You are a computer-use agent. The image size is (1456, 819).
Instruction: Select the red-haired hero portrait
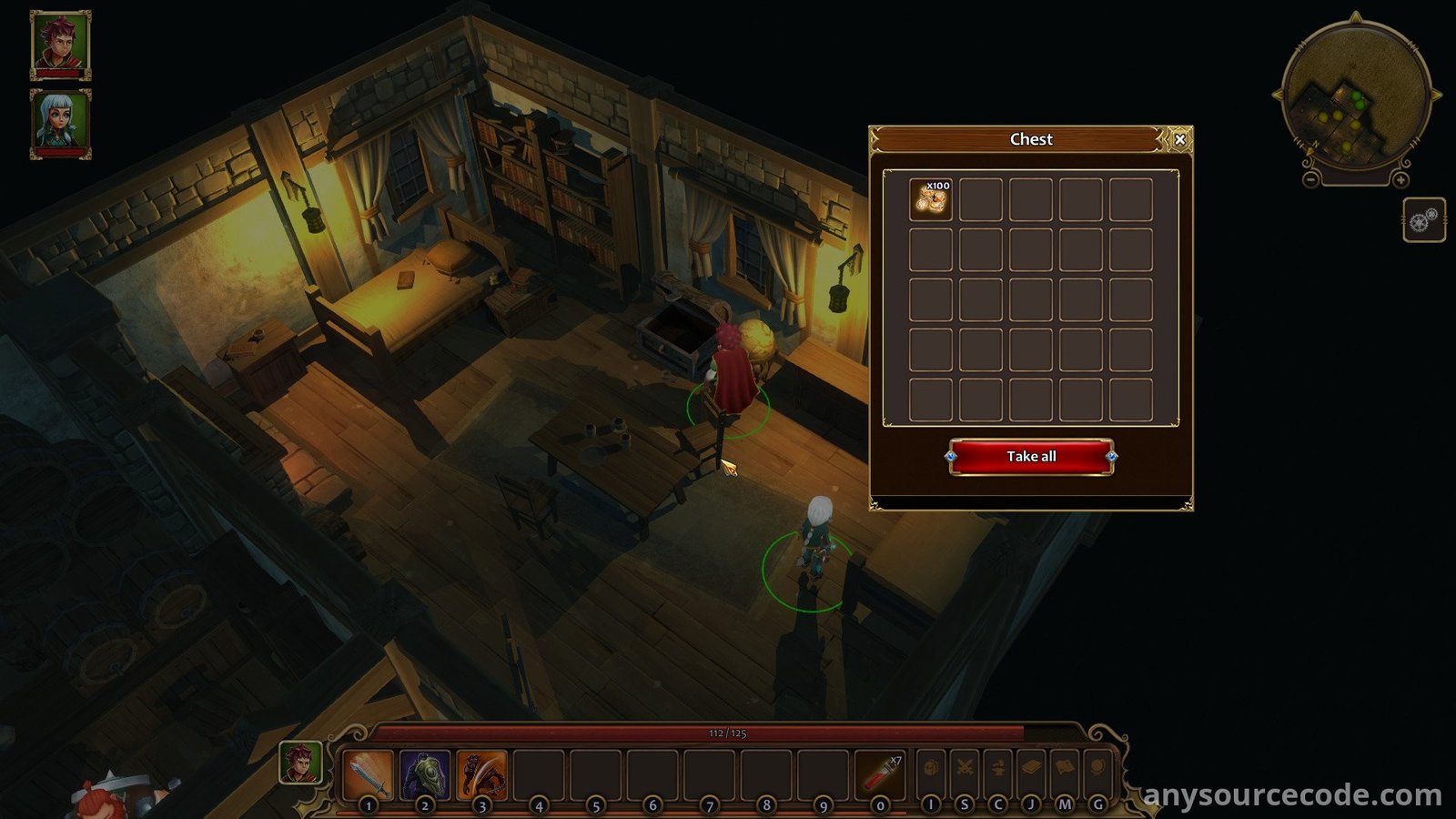click(x=61, y=44)
